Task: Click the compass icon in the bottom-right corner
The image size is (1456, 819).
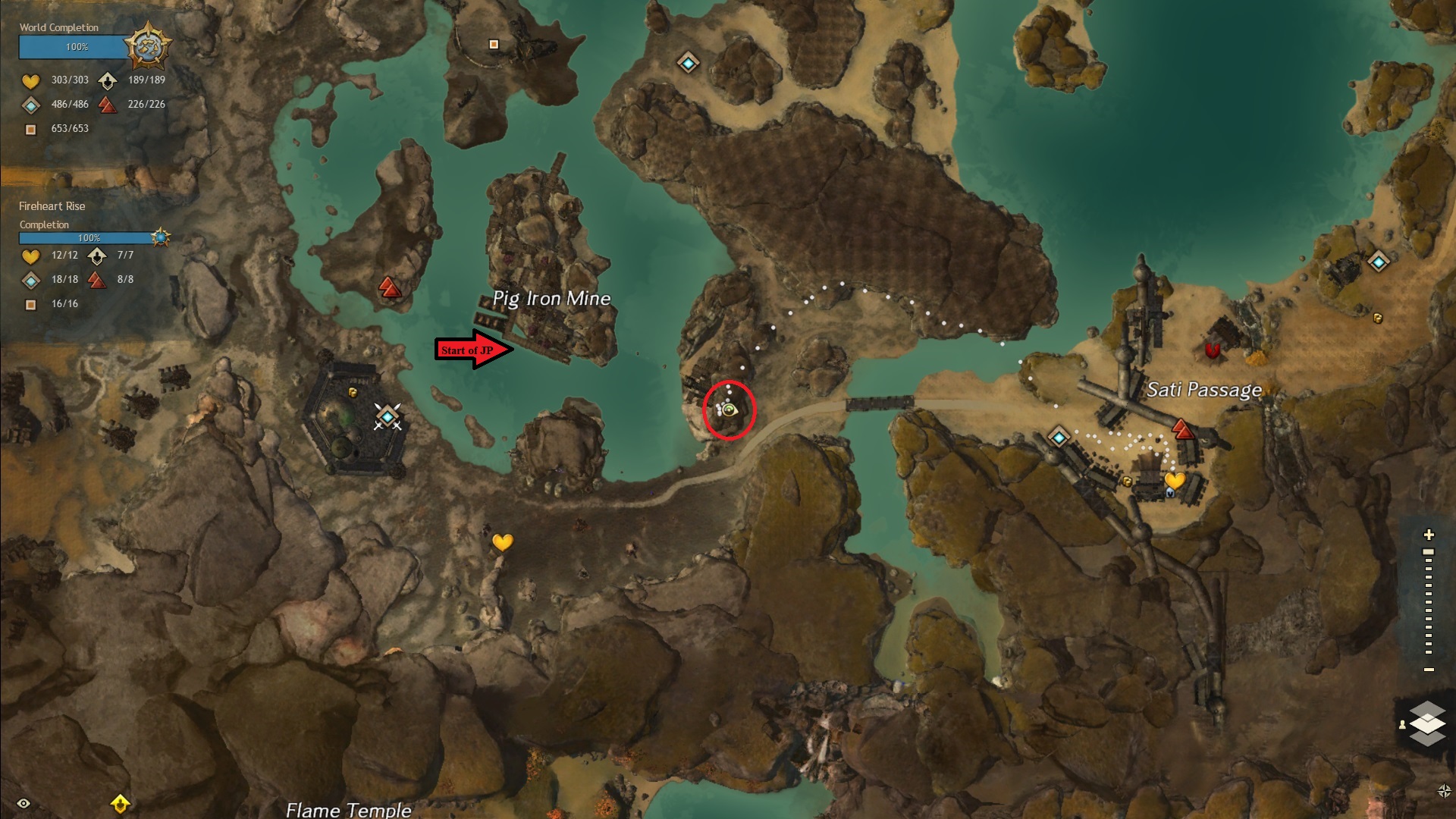Action: 1444,791
